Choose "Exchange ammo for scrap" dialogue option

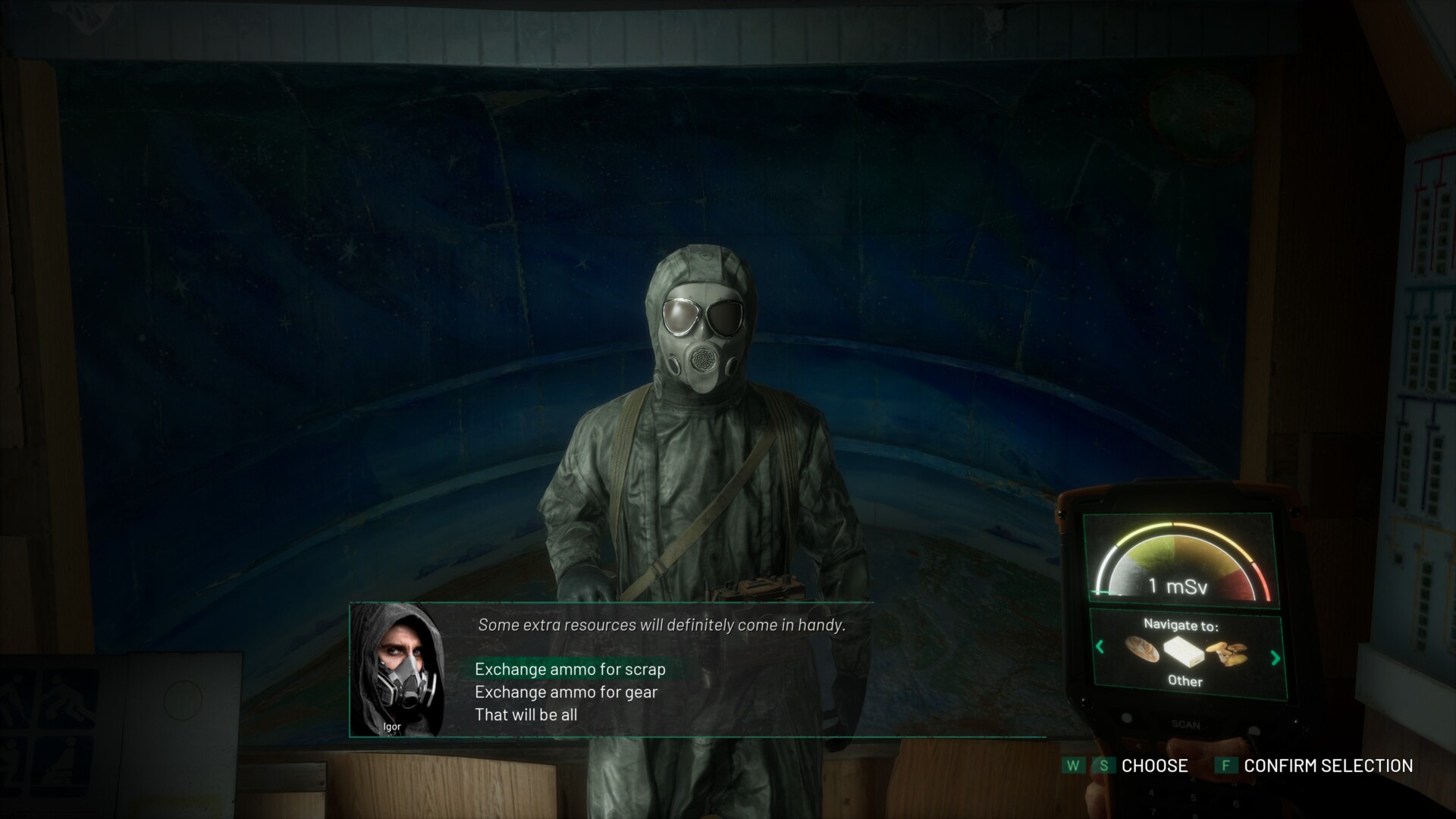coord(570,669)
